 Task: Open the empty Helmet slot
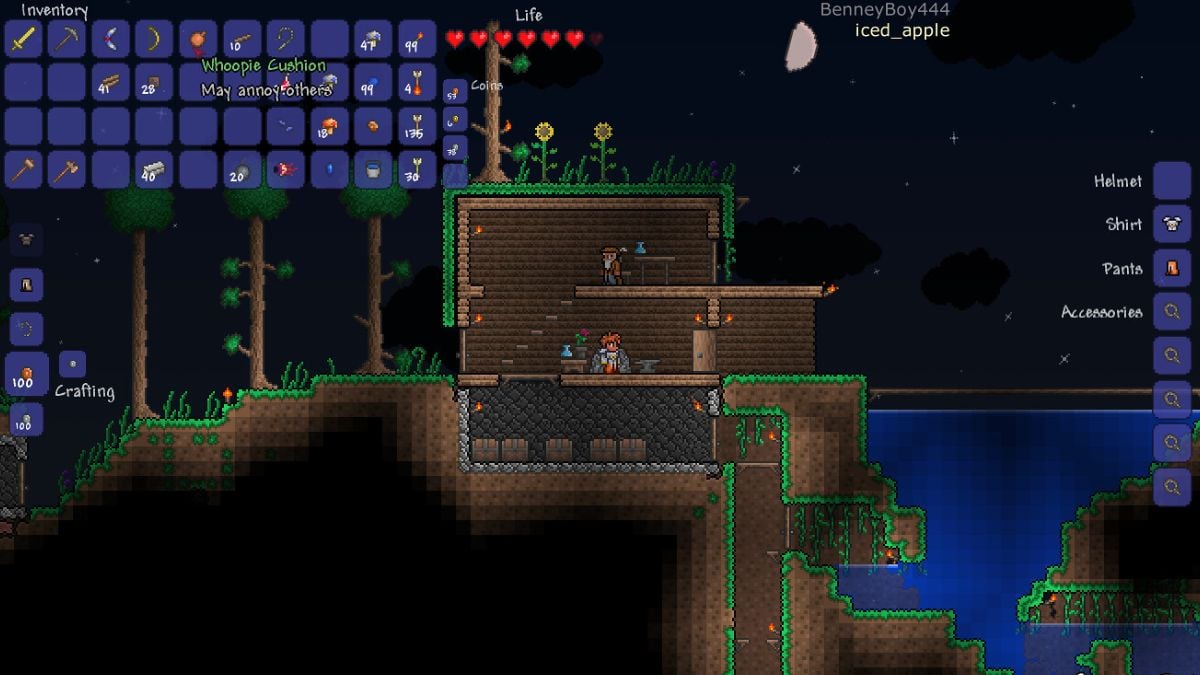[x=1171, y=181]
